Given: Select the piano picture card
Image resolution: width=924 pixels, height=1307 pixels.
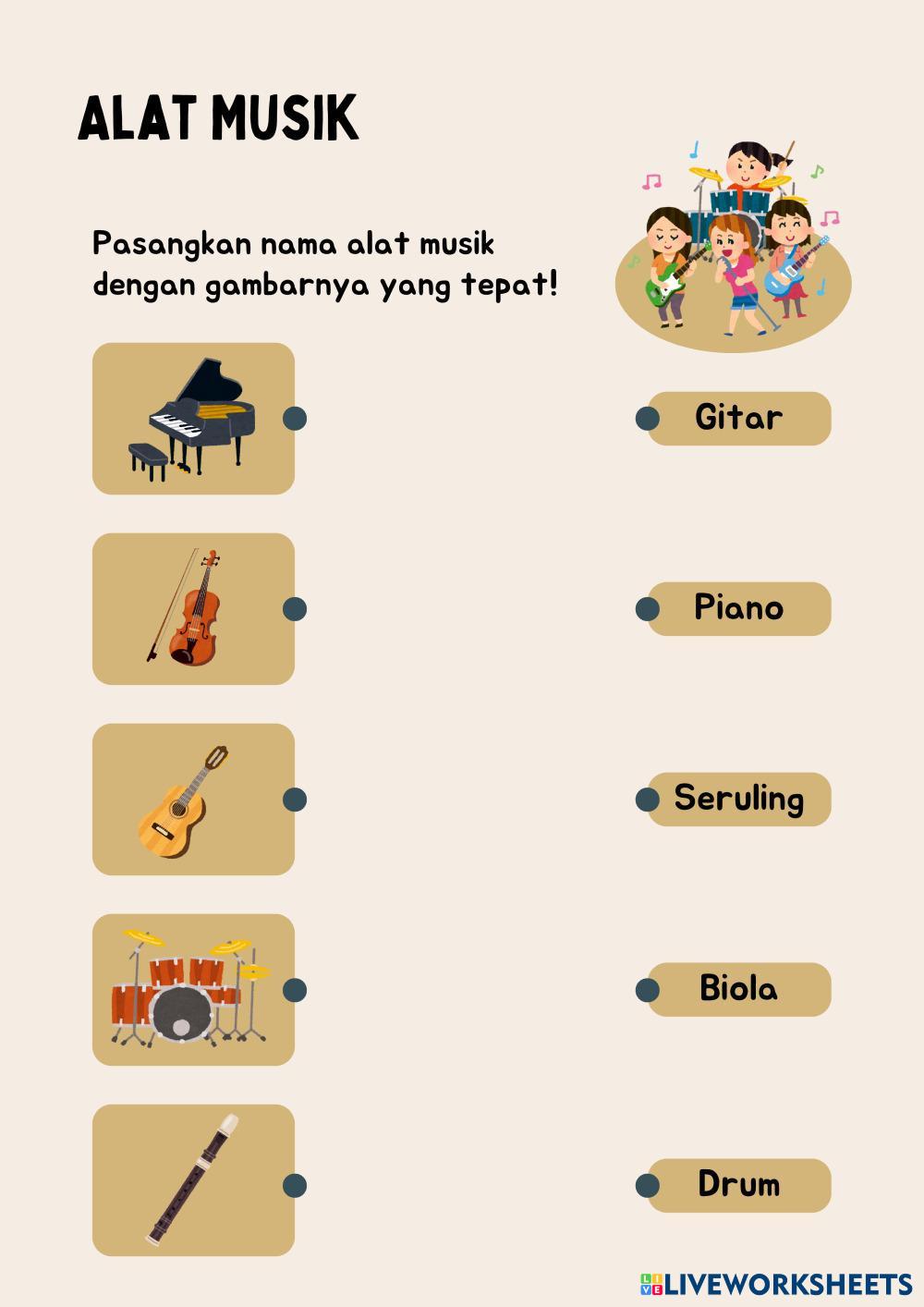Looking at the screenshot, I should pyautogui.click(x=193, y=419).
